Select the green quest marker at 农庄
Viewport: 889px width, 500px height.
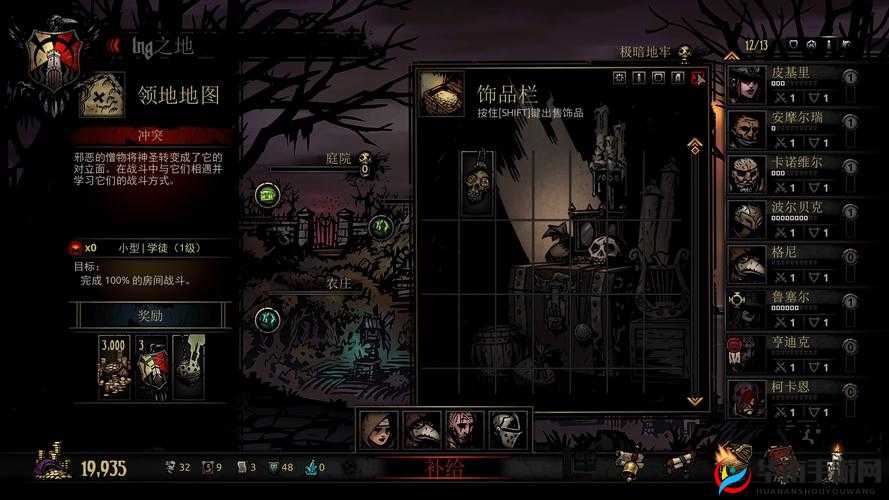pos(266,319)
